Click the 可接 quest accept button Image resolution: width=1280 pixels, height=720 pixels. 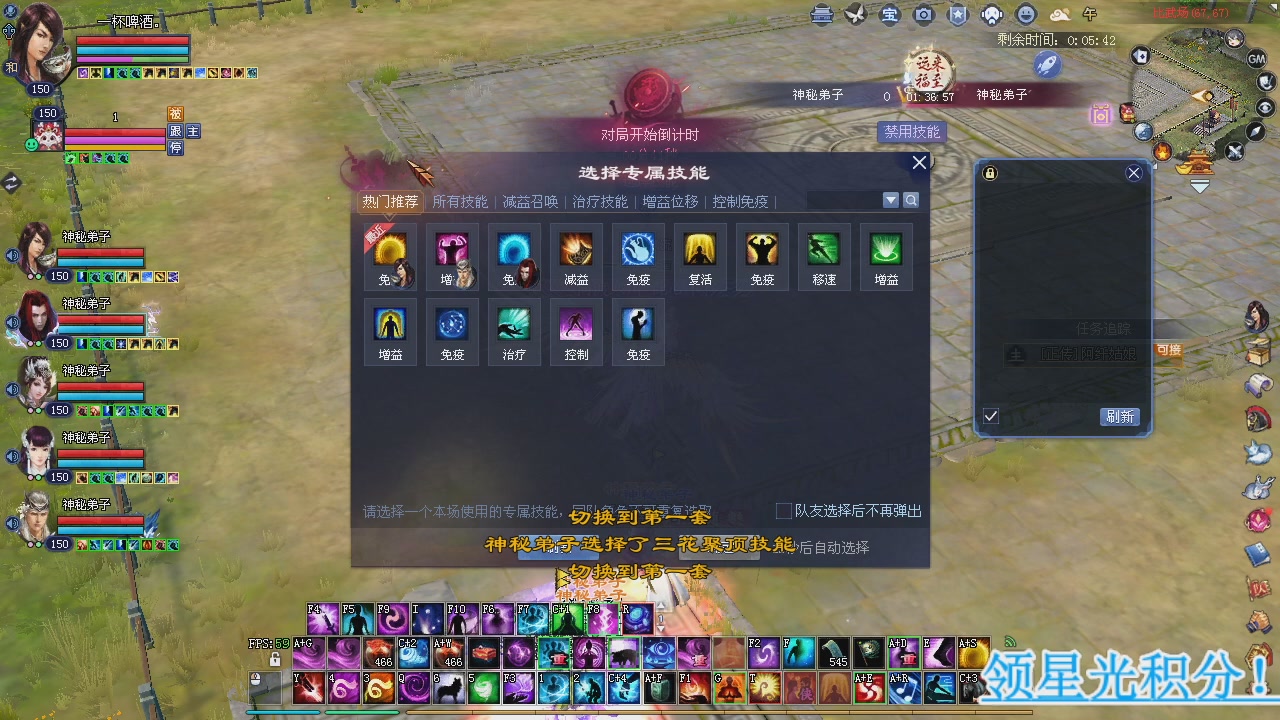(x=1166, y=352)
